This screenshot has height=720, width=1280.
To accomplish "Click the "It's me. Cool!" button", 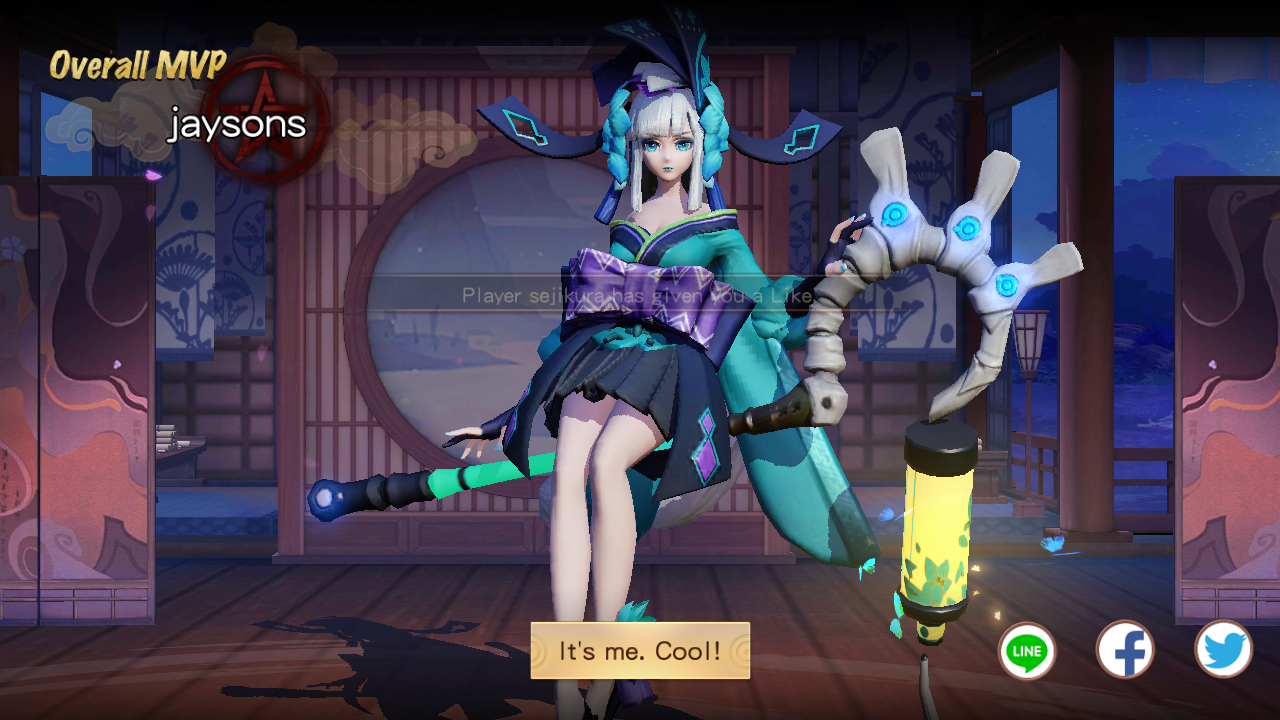I will (640, 651).
